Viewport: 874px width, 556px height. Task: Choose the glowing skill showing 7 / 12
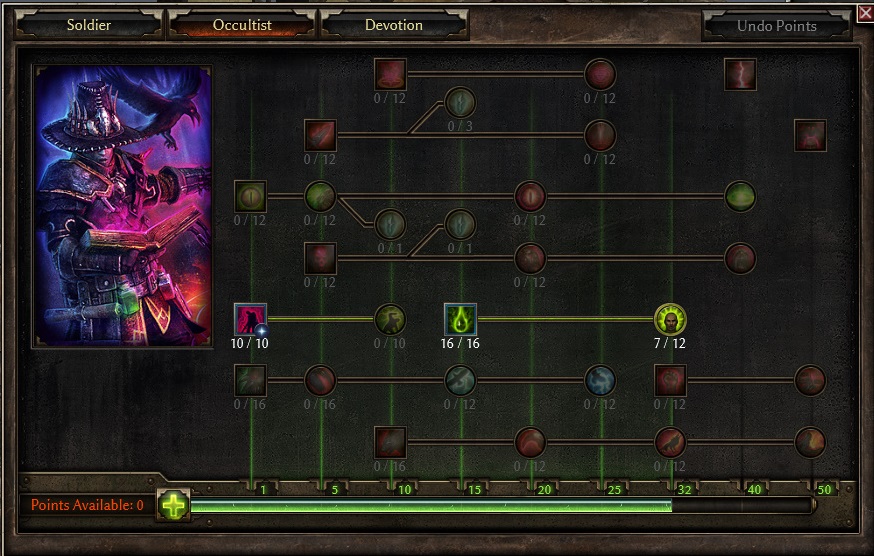point(670,319)
